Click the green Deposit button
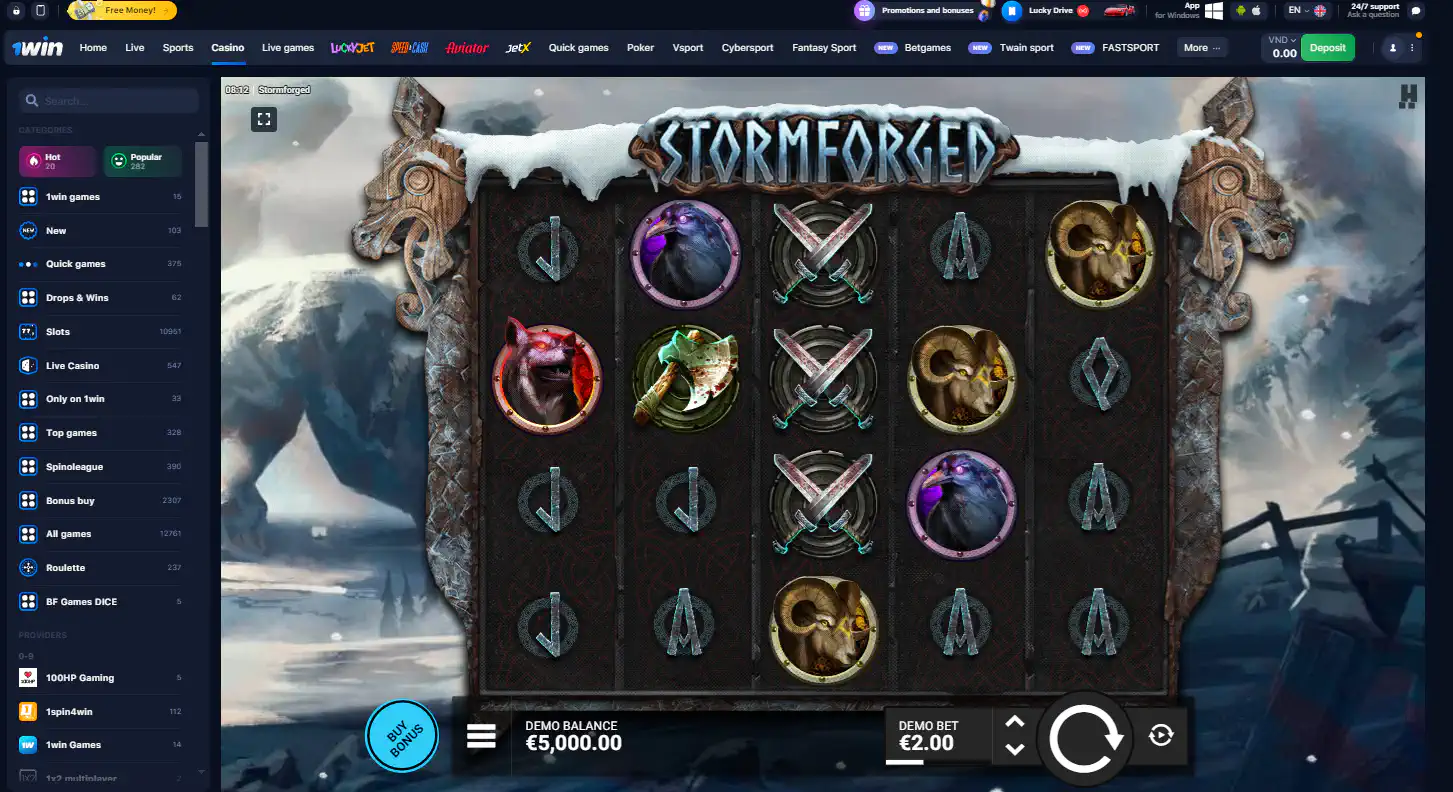 pyautogui.click(x=1327, y=47)
